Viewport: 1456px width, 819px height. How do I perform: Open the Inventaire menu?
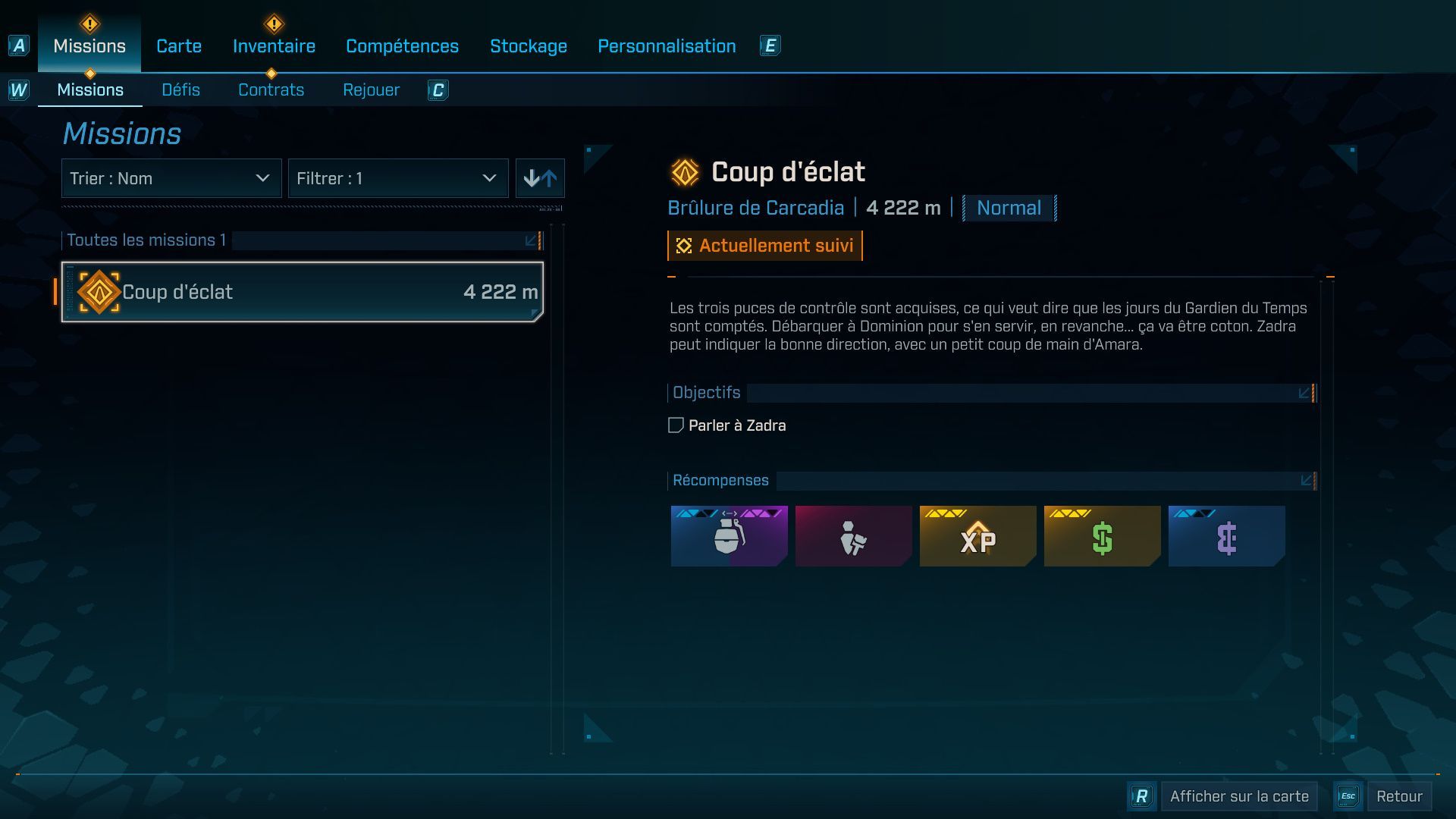274,45
